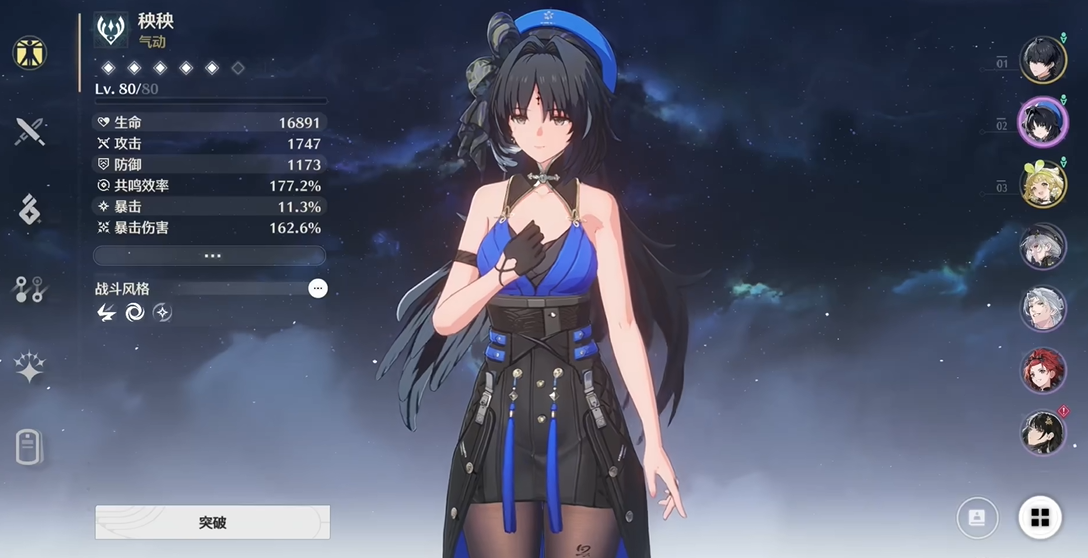Open the capsule device tab at sidebar bottom
Screen dimensions: 1088x558
30,447
